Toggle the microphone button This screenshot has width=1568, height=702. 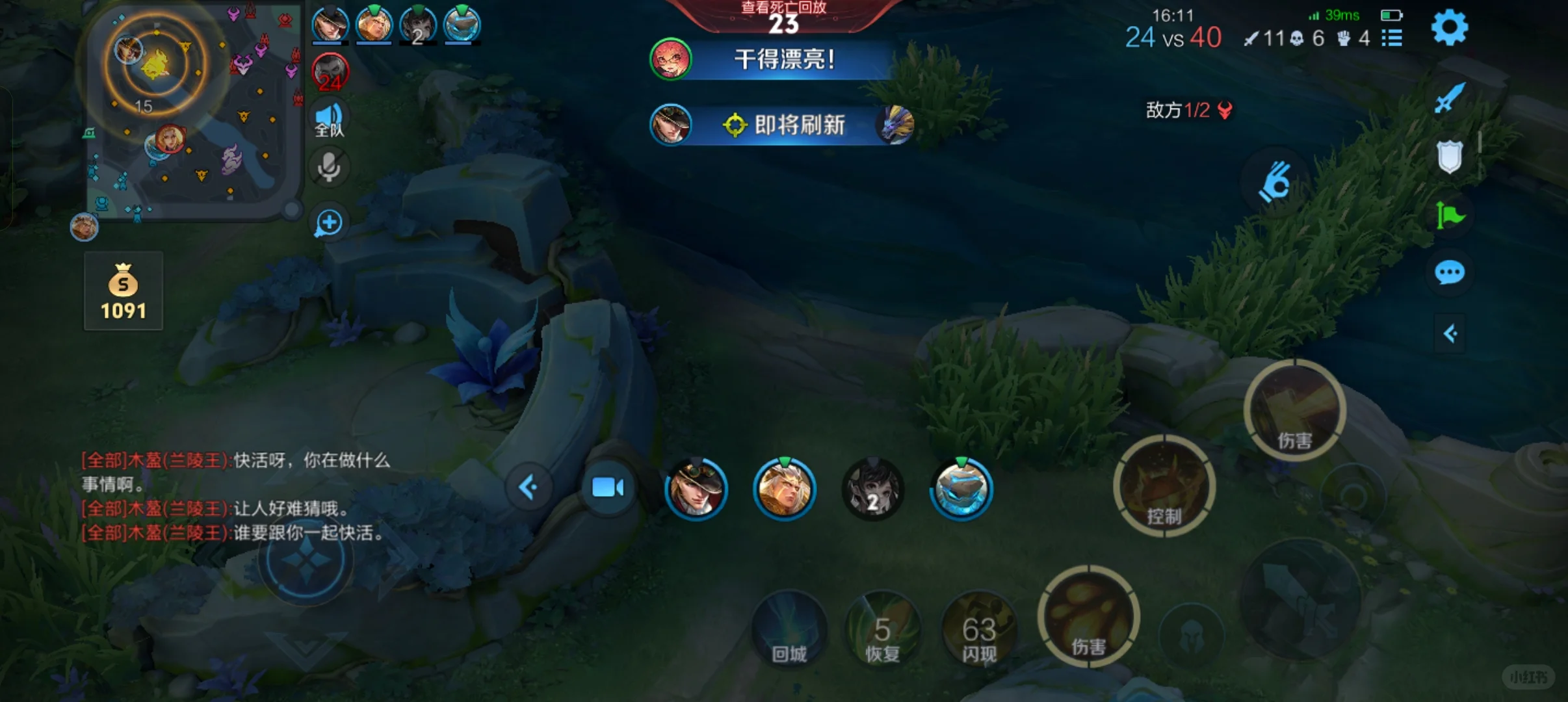click(x=329, y=168)
